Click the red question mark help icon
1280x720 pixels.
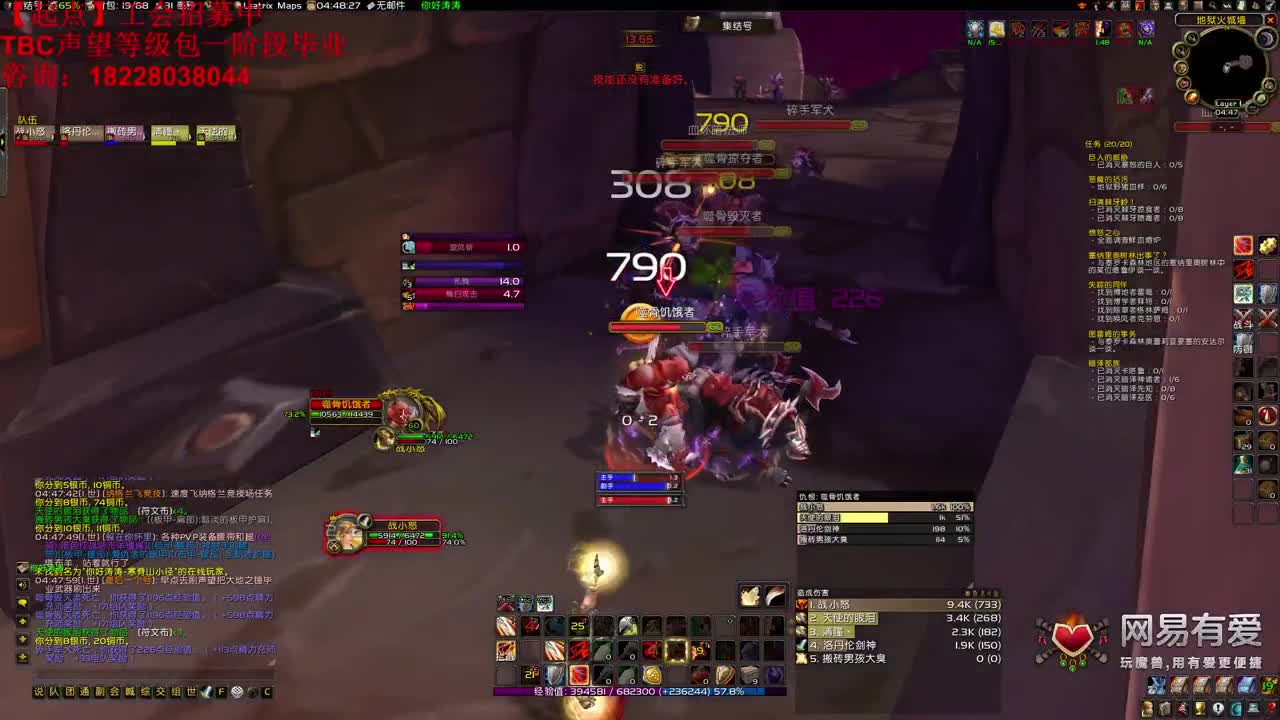(x=1272, y=709)
